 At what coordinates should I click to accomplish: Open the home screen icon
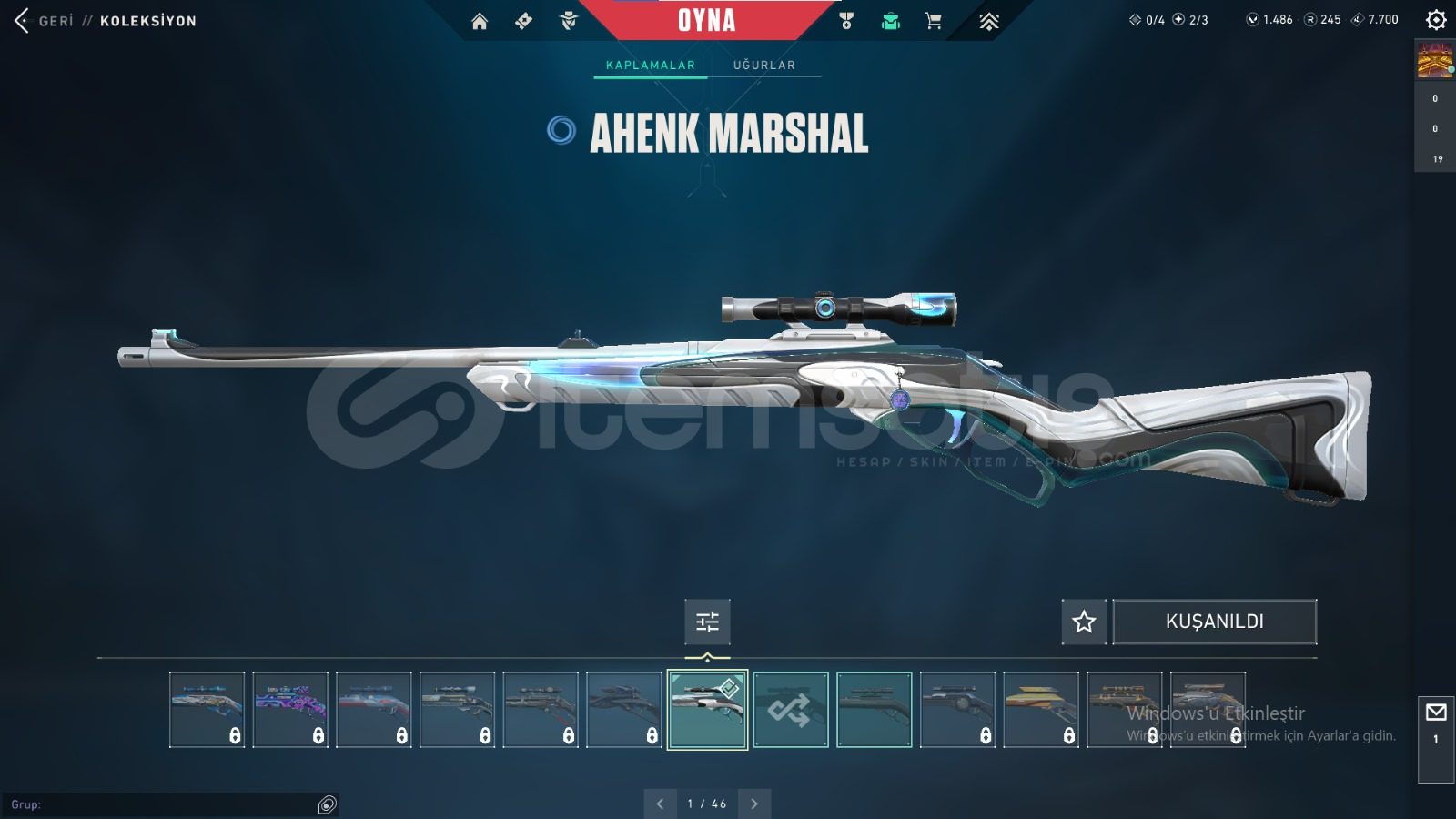tap(480, 21)
